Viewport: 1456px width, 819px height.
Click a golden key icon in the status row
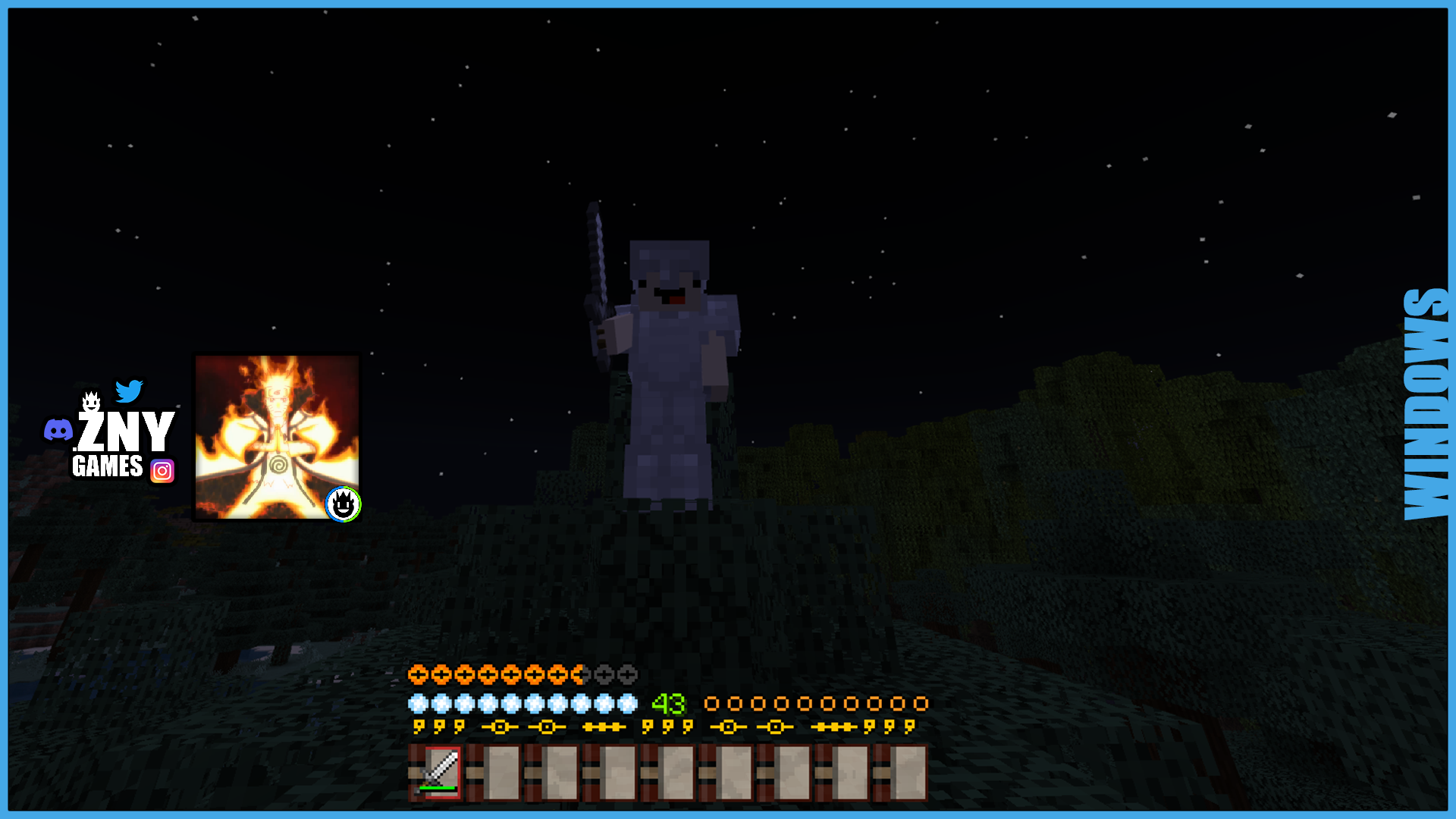click(x=419, y=726)
